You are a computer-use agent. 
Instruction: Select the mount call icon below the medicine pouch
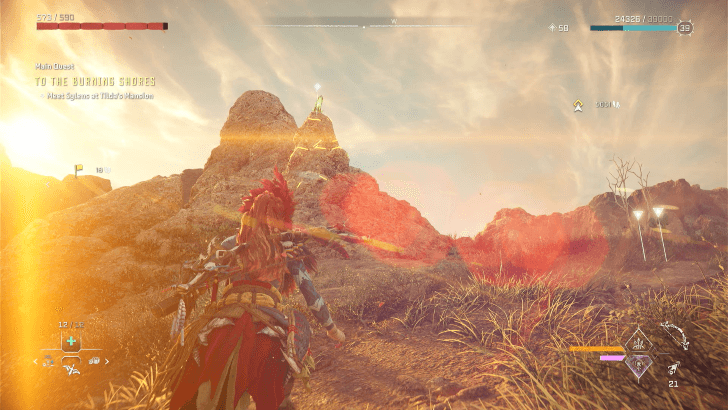pyautogui.click(x=71, y=370)
